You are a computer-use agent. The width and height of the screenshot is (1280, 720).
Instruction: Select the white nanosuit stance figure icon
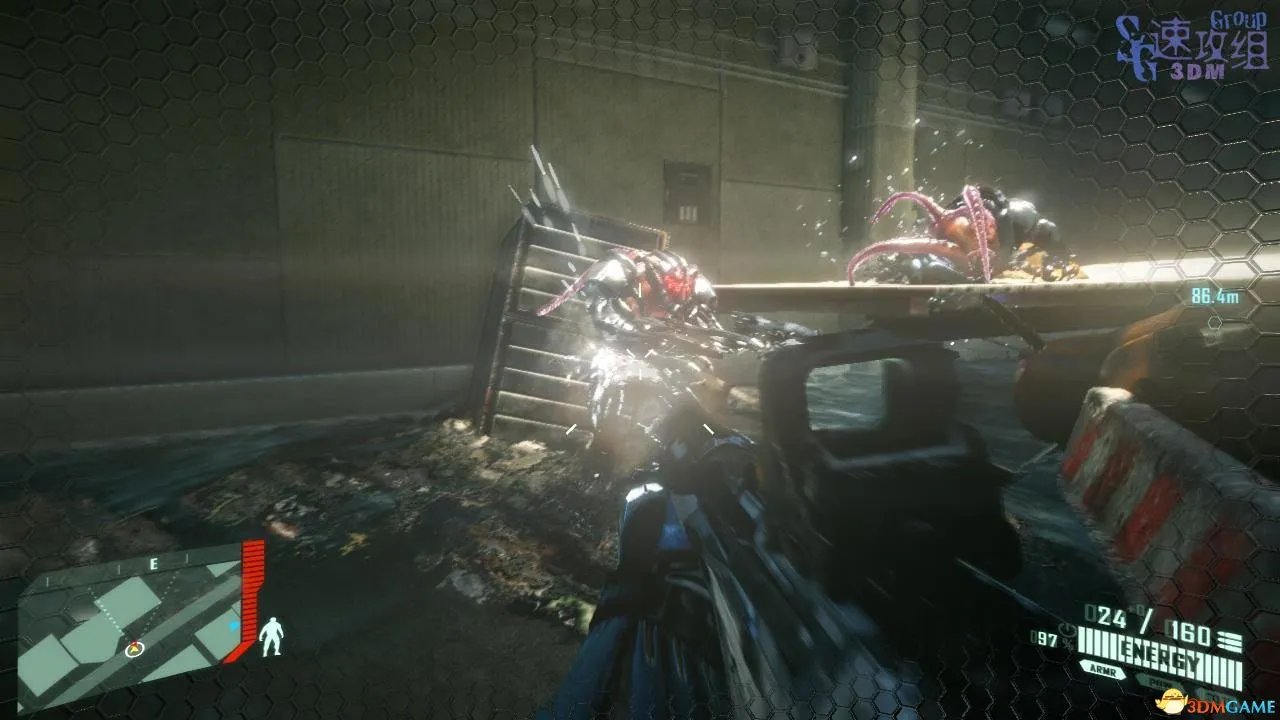(270, 636)
